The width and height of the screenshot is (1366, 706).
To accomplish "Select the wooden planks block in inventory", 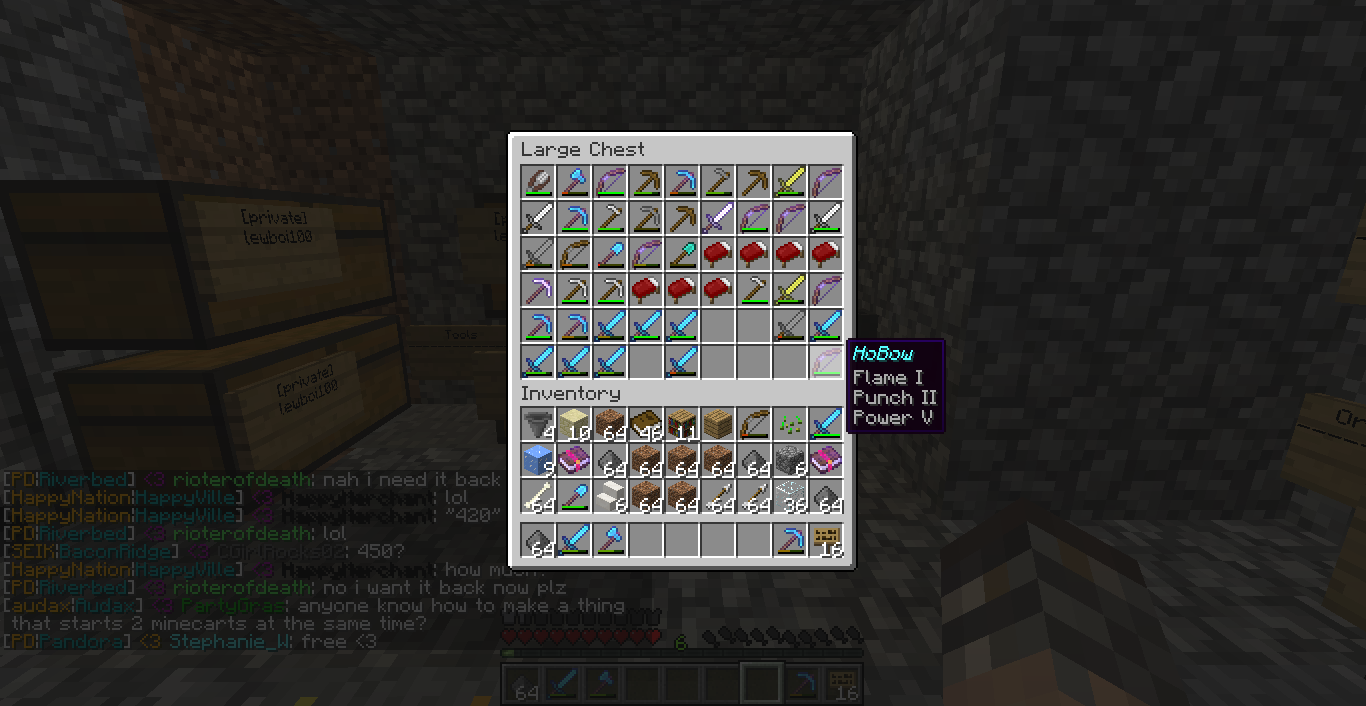I will pyautogui.click(x=718, y=424).
